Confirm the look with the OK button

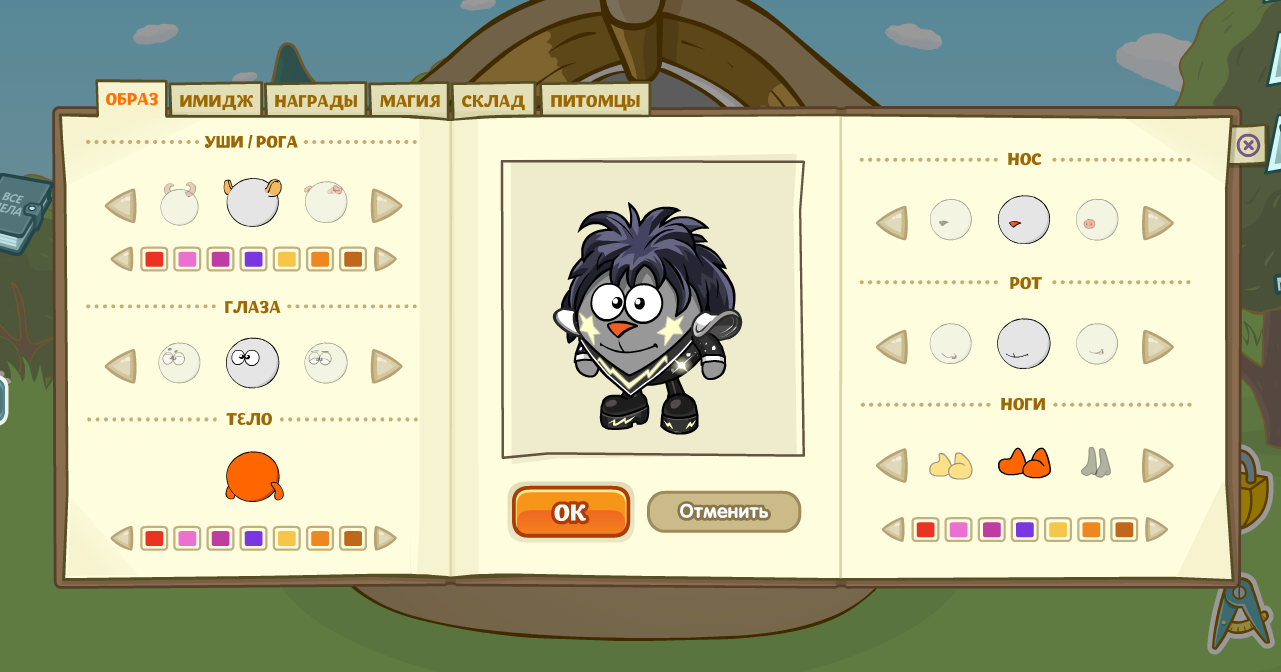[570, 512]
